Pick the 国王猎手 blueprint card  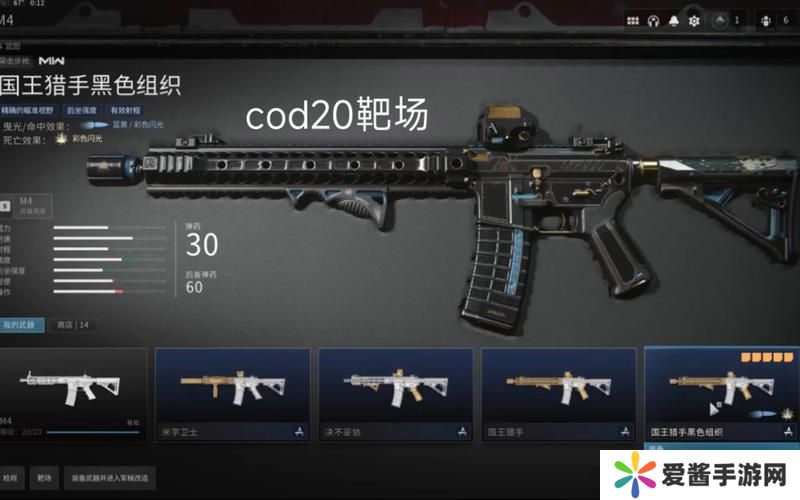point(558,392)
